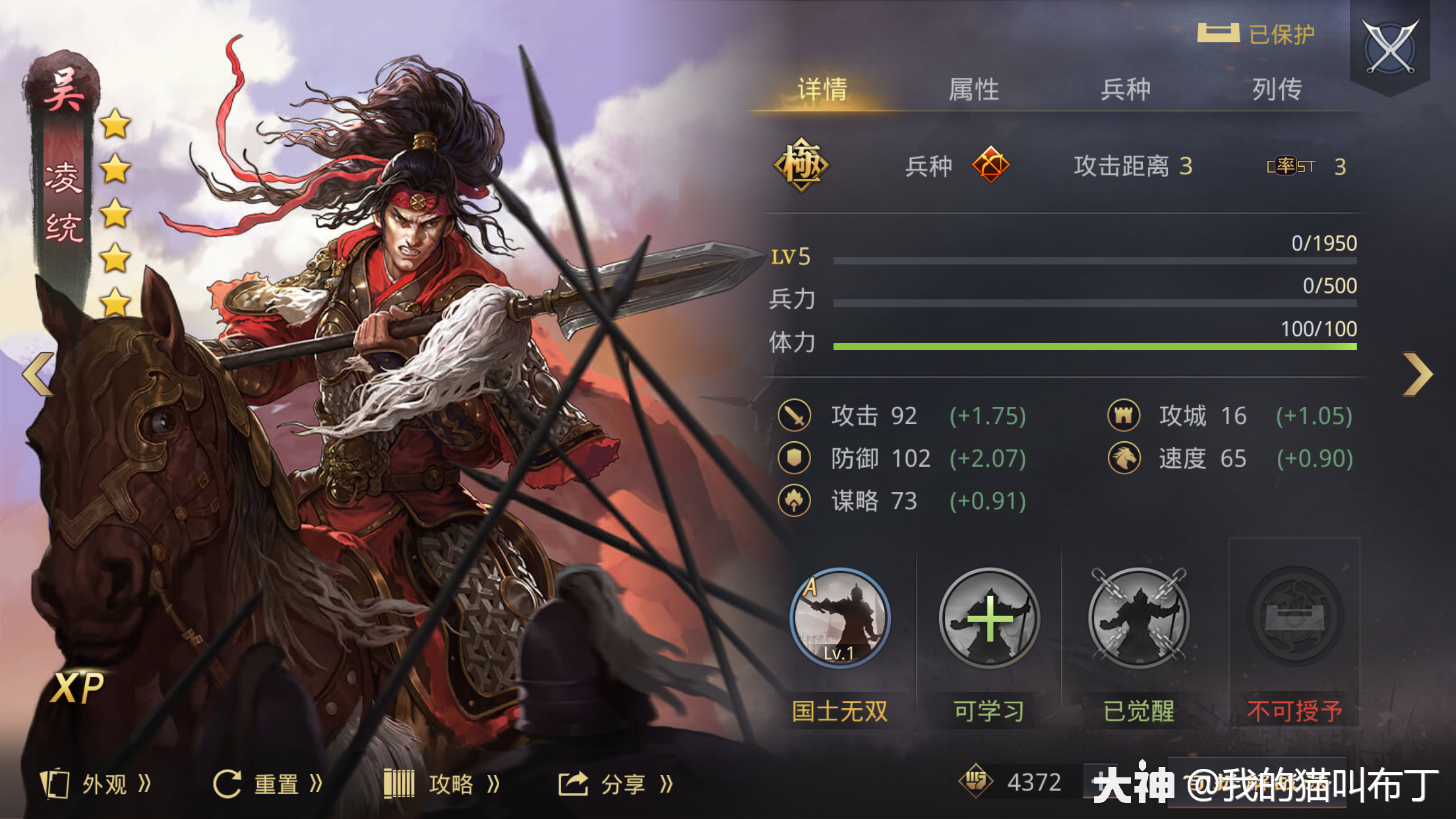Click the horse icon beside 速度 65

(x=1124, y=458)
